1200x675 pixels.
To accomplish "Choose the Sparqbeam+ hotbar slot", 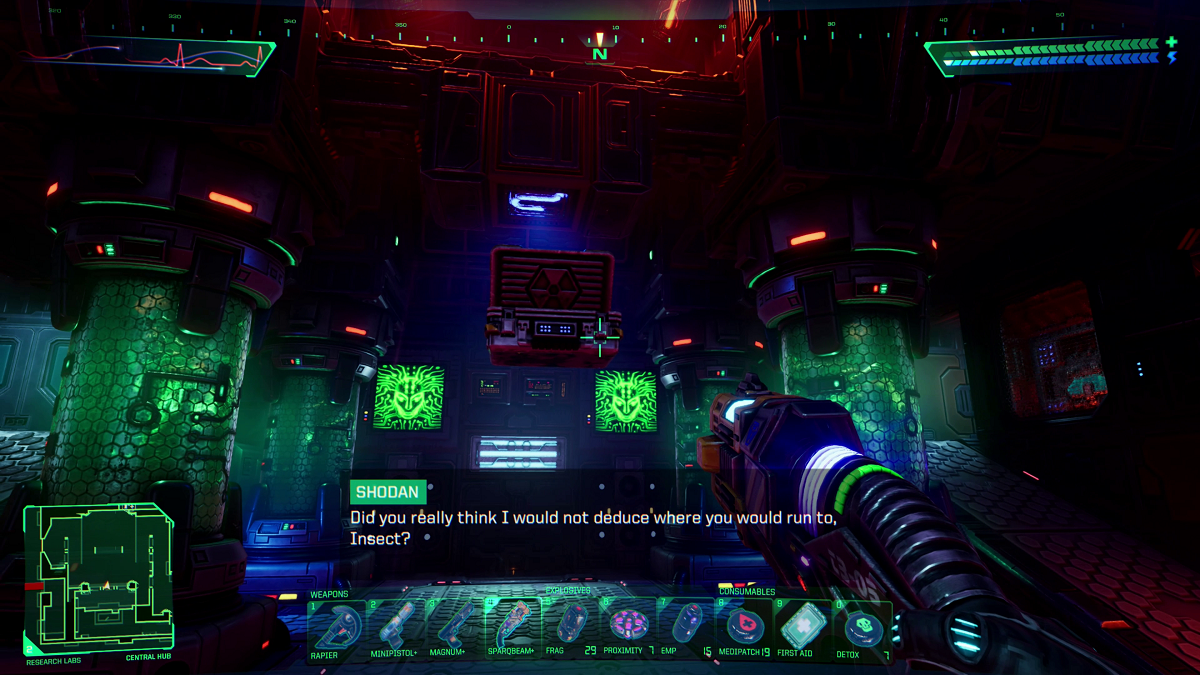I will [513, 627].
